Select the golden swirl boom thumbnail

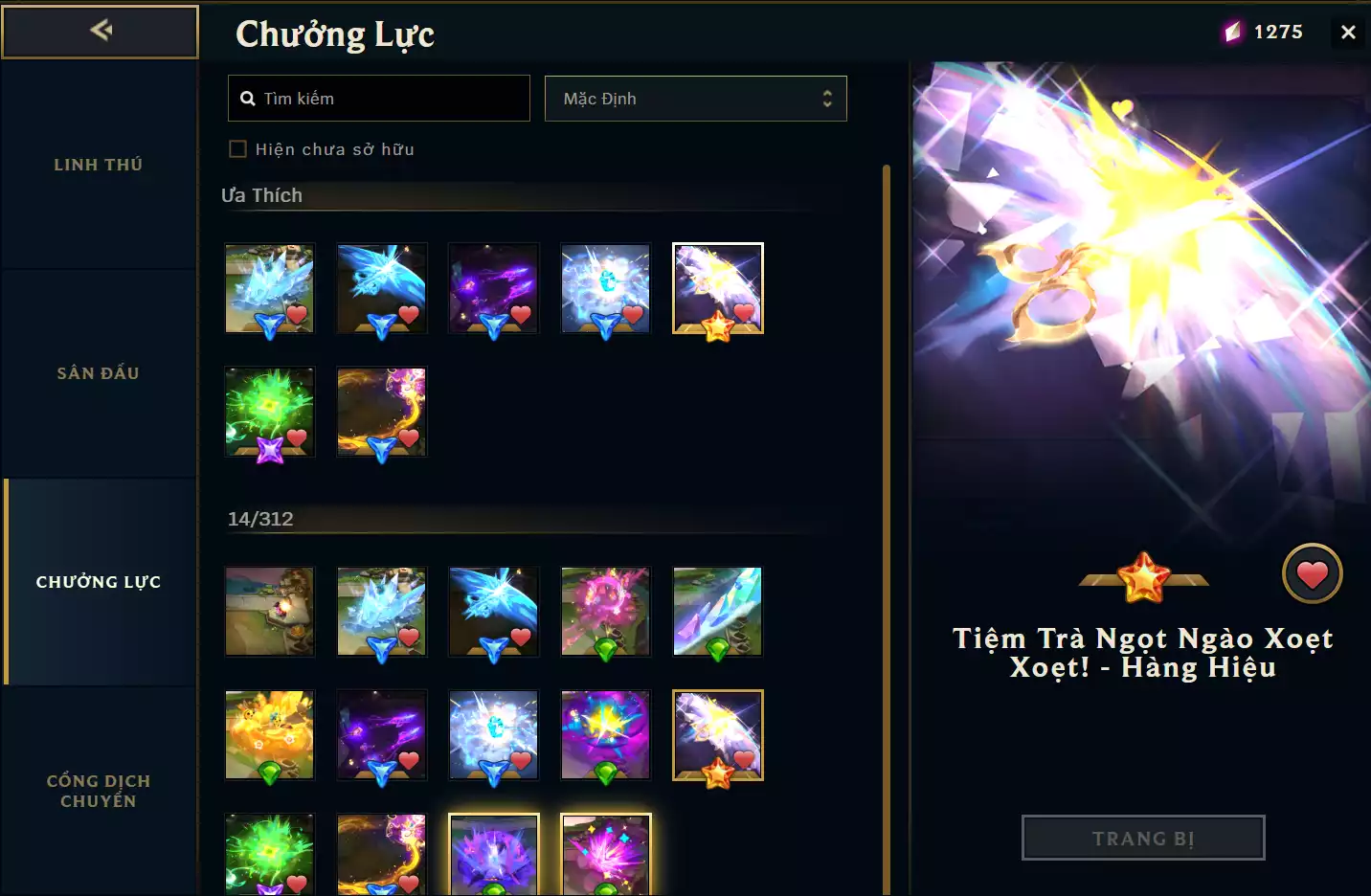coord(381,412)
